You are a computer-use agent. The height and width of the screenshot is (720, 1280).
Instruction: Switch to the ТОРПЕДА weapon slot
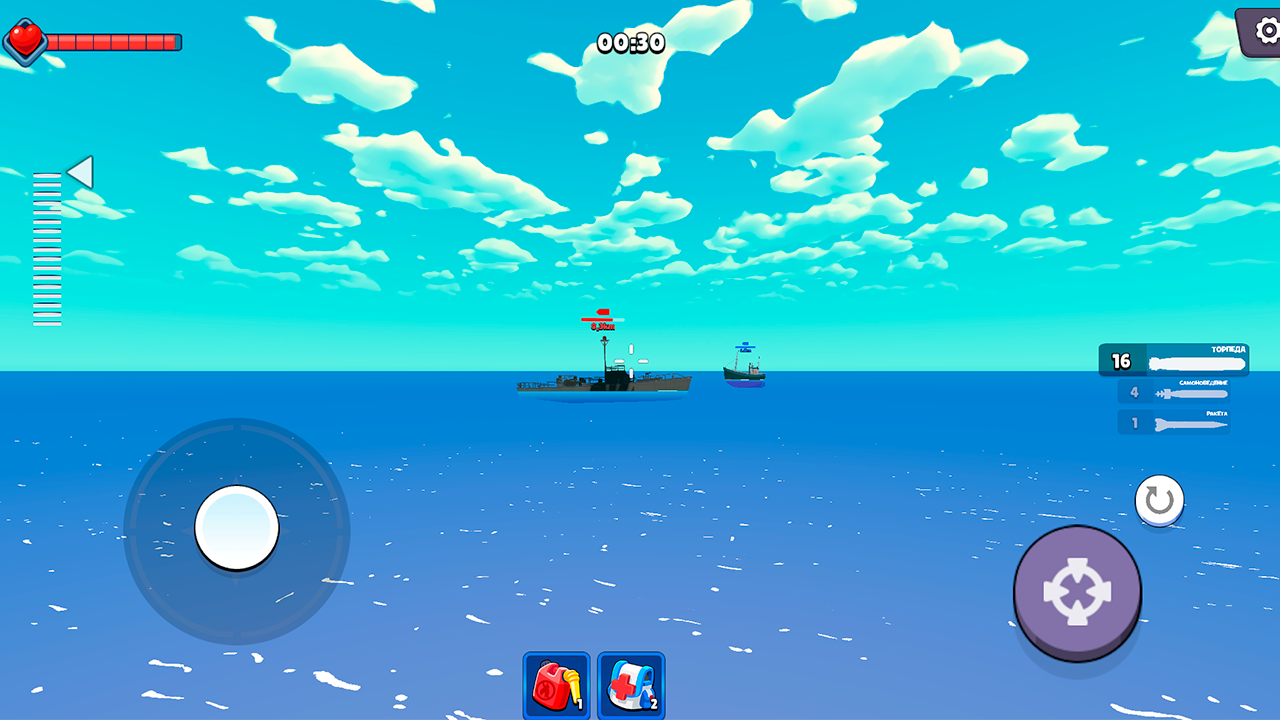point(1175,360)
